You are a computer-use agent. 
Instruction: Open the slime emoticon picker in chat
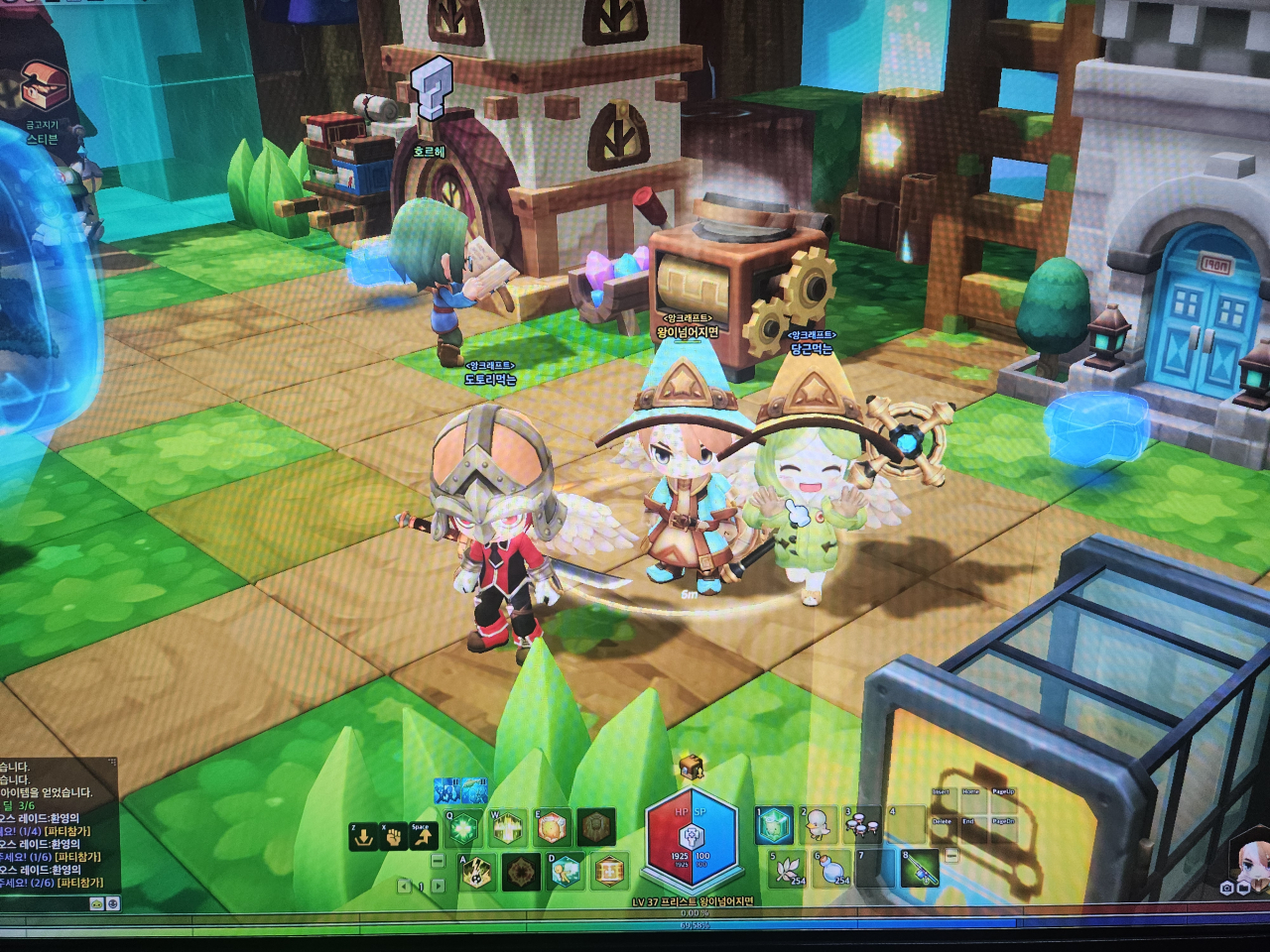click(x=96, y=903)
